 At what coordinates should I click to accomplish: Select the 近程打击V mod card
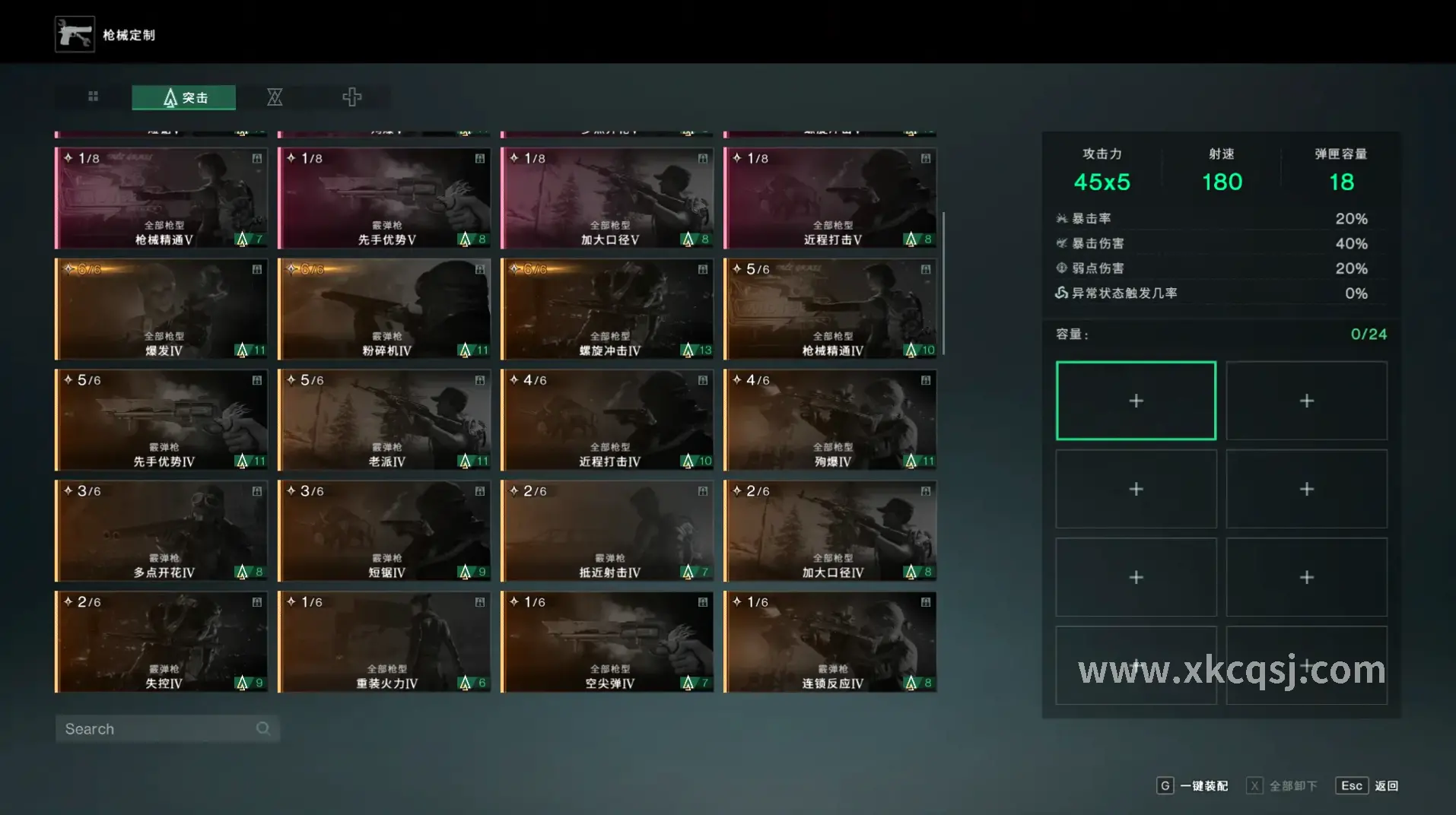pos(830,198)
